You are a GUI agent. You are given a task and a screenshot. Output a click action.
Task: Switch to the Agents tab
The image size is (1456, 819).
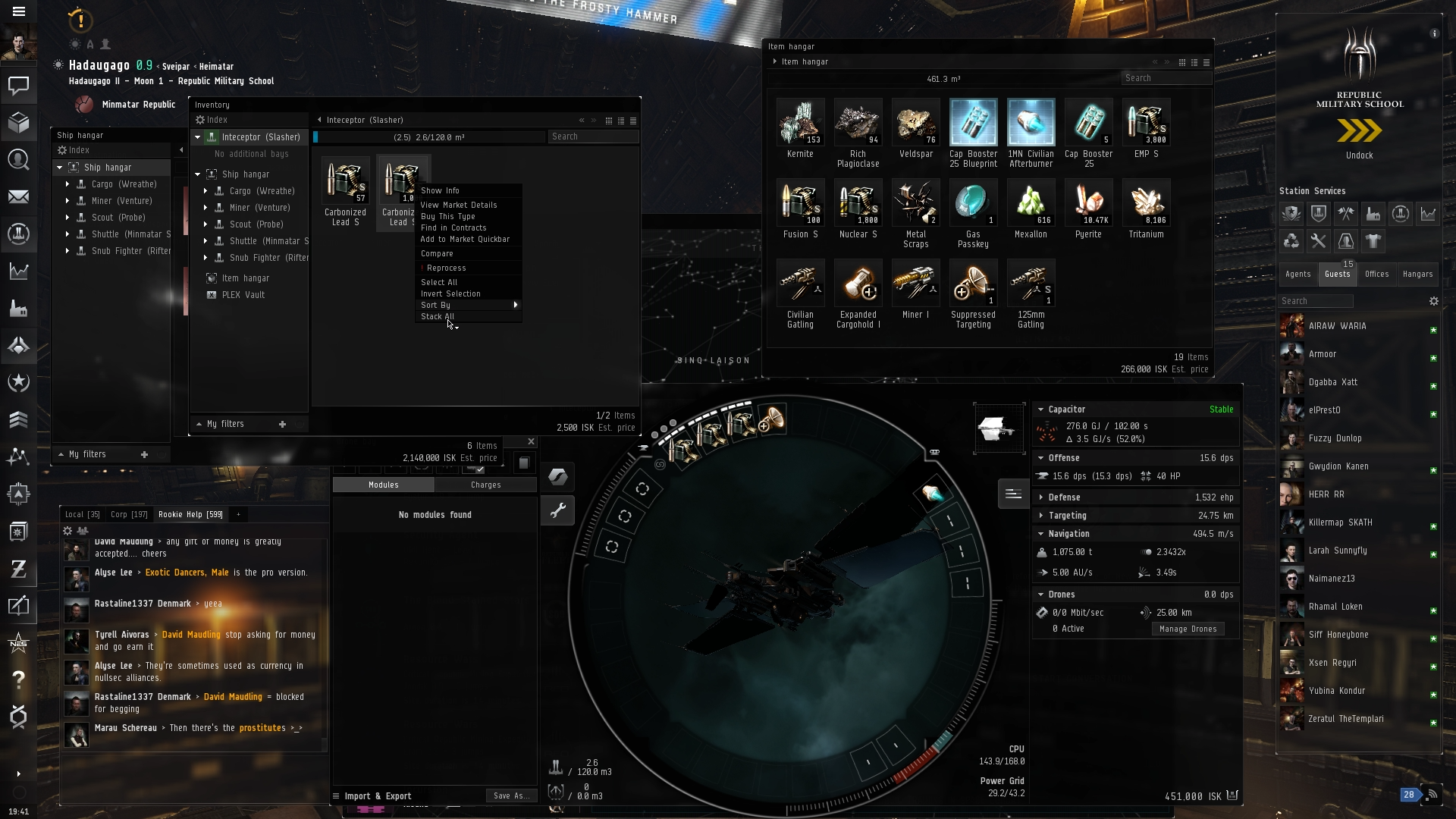tap(1298, 274)
